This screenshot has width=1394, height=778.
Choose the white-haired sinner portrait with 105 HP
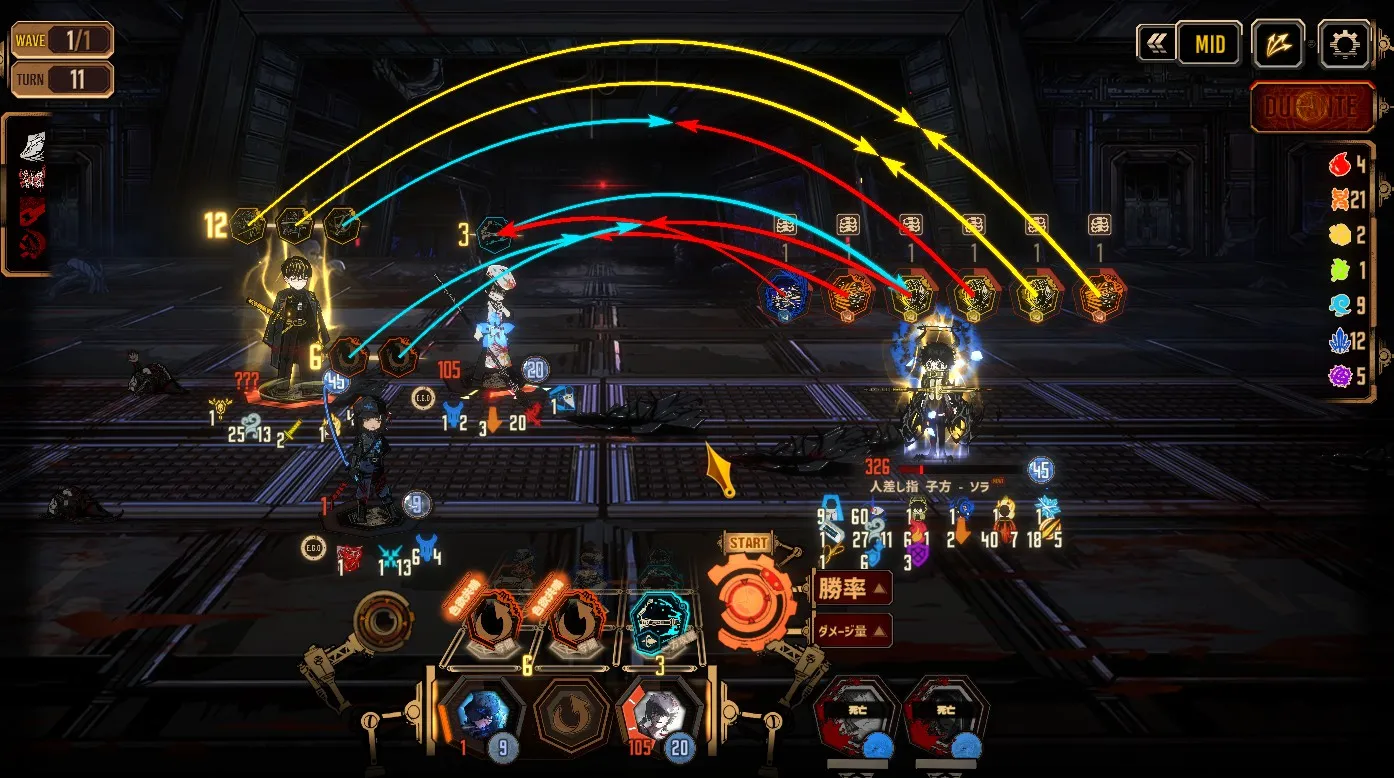pos(661,713)
